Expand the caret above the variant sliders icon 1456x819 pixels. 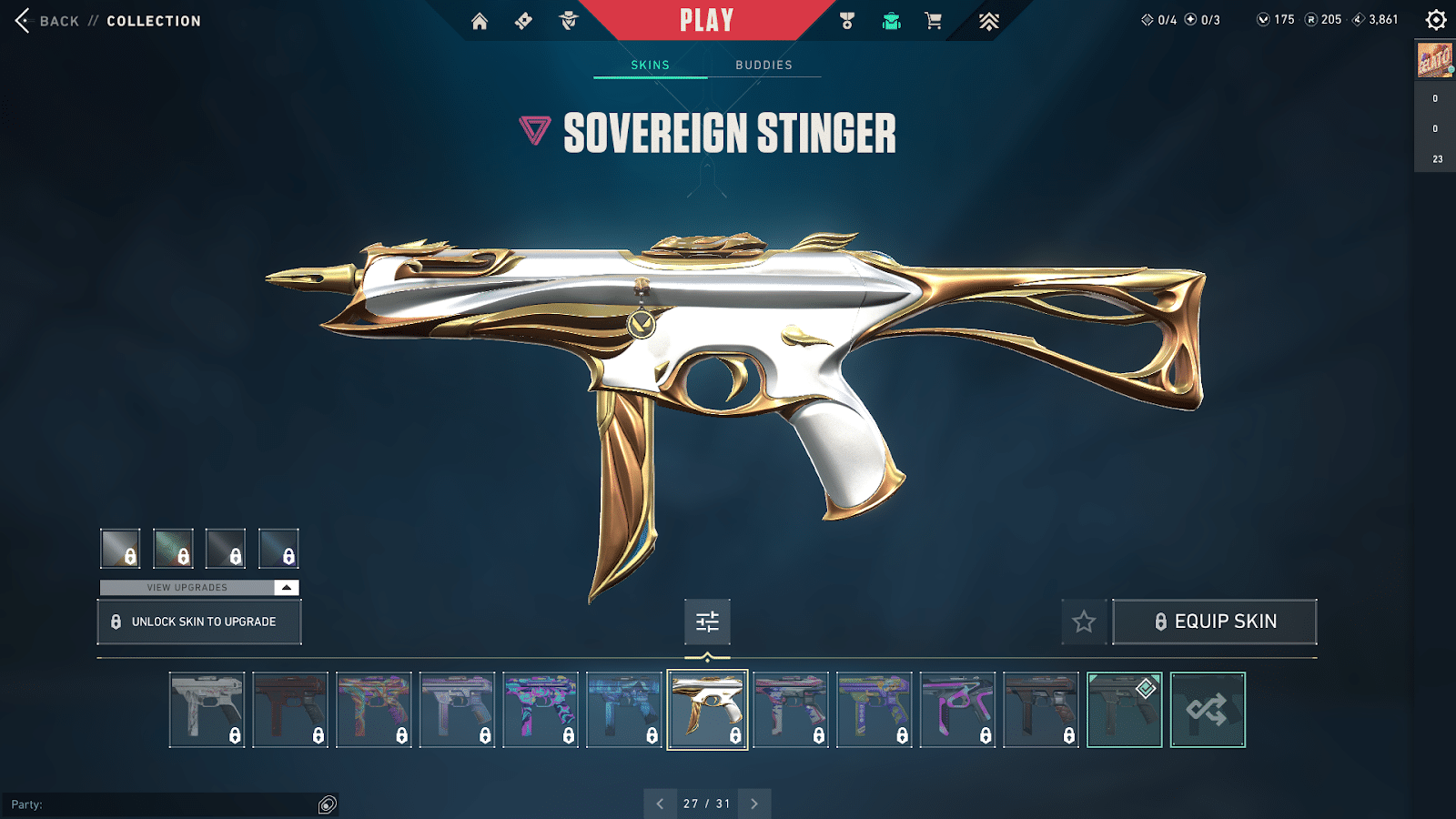click(x=288, y=588)
